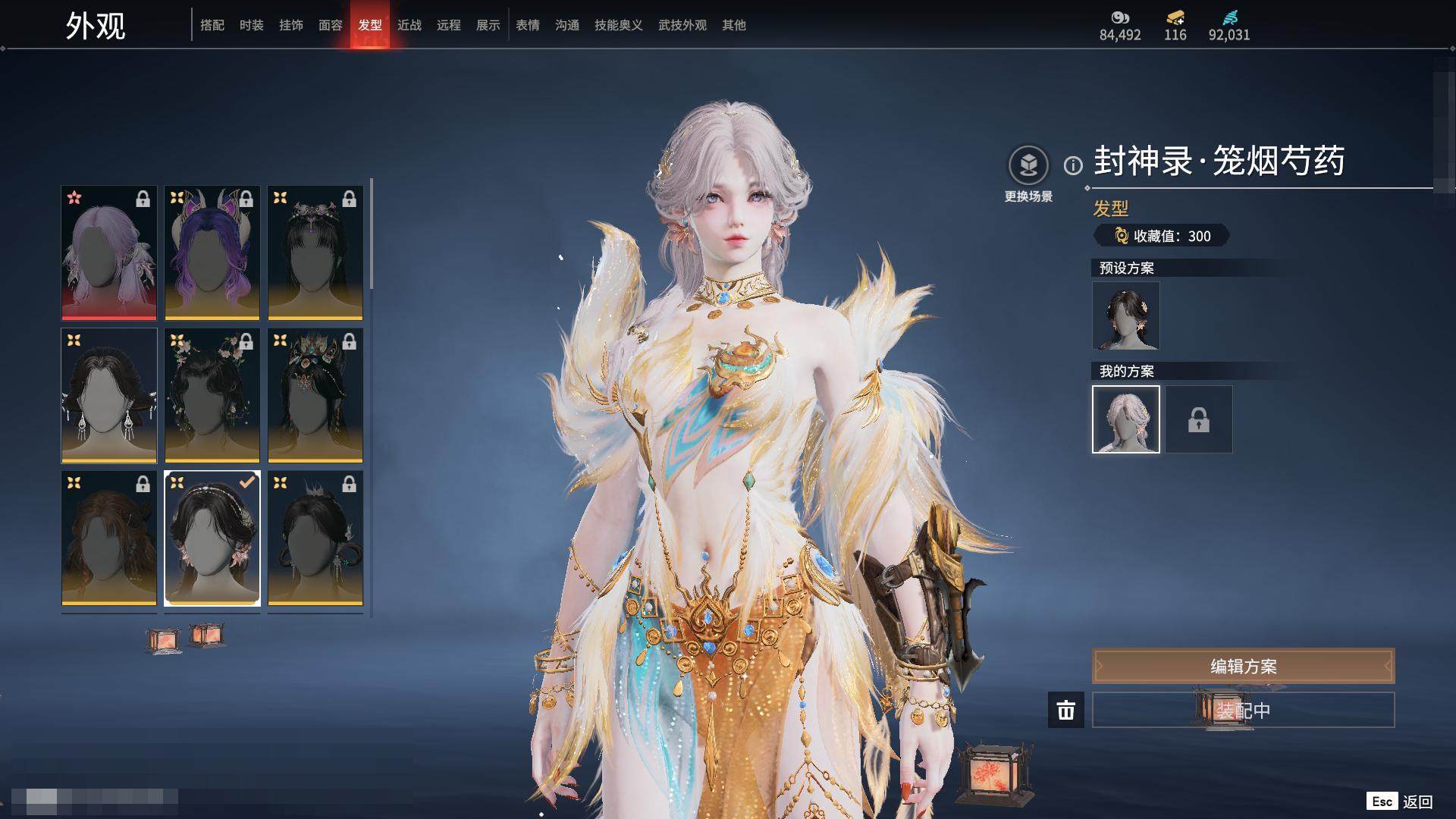The height and width of the screenshot is (819, 1456).
Task: Select the 武技外观 tab
Action: (682, 25)
